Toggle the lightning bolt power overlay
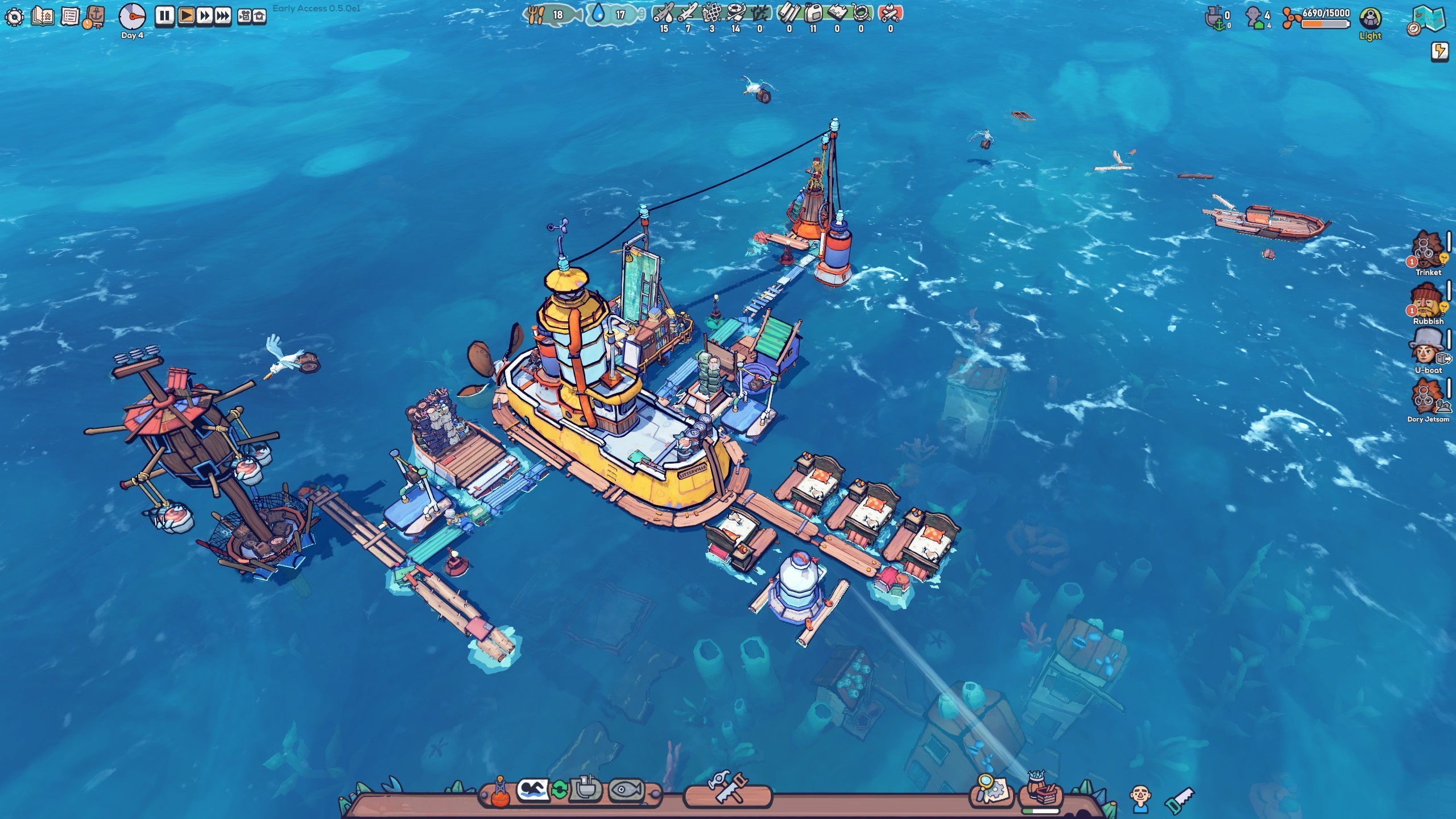1456x819 pixels. 1440,51
